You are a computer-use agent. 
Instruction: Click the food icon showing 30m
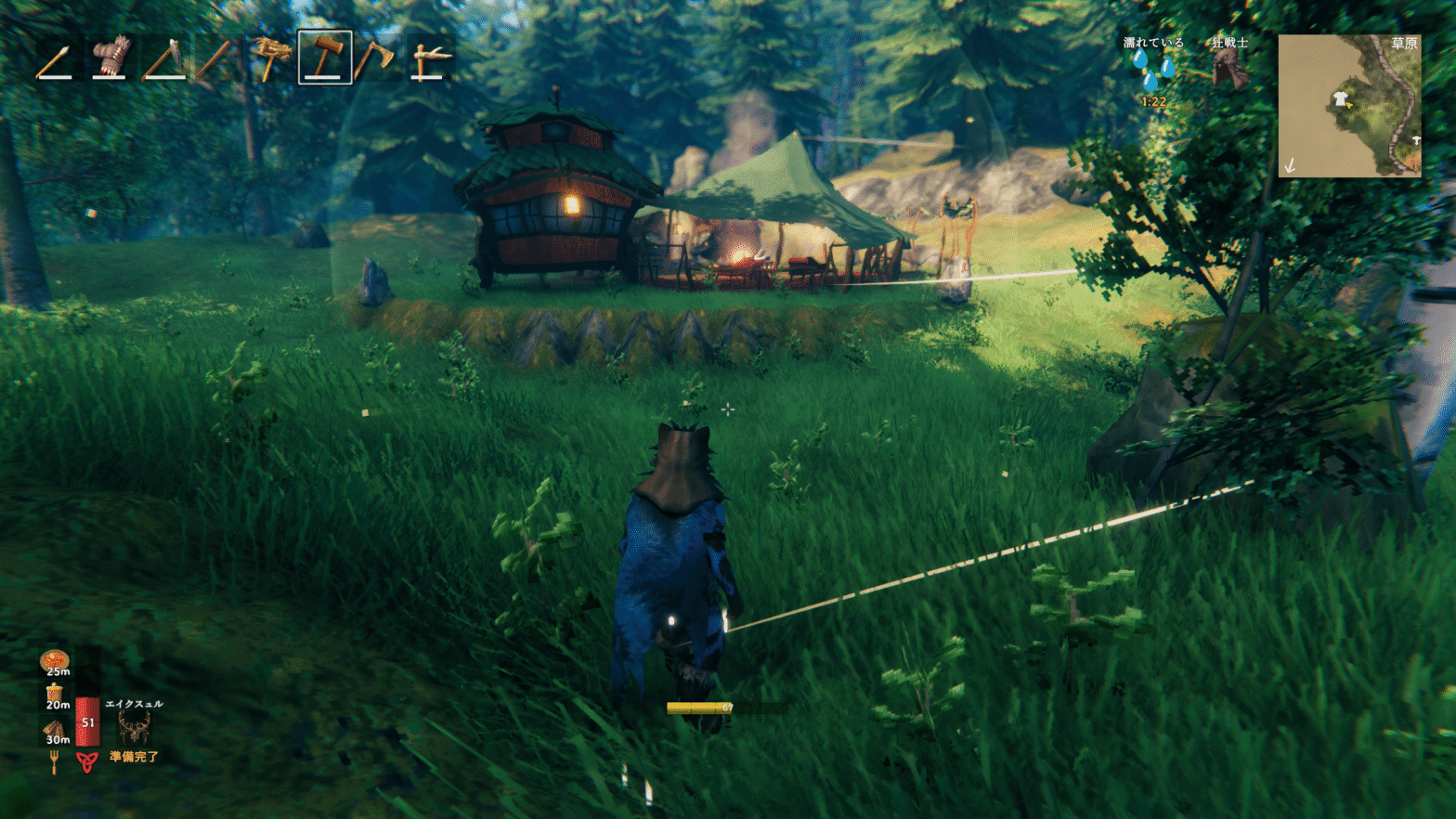coord(55,731)
